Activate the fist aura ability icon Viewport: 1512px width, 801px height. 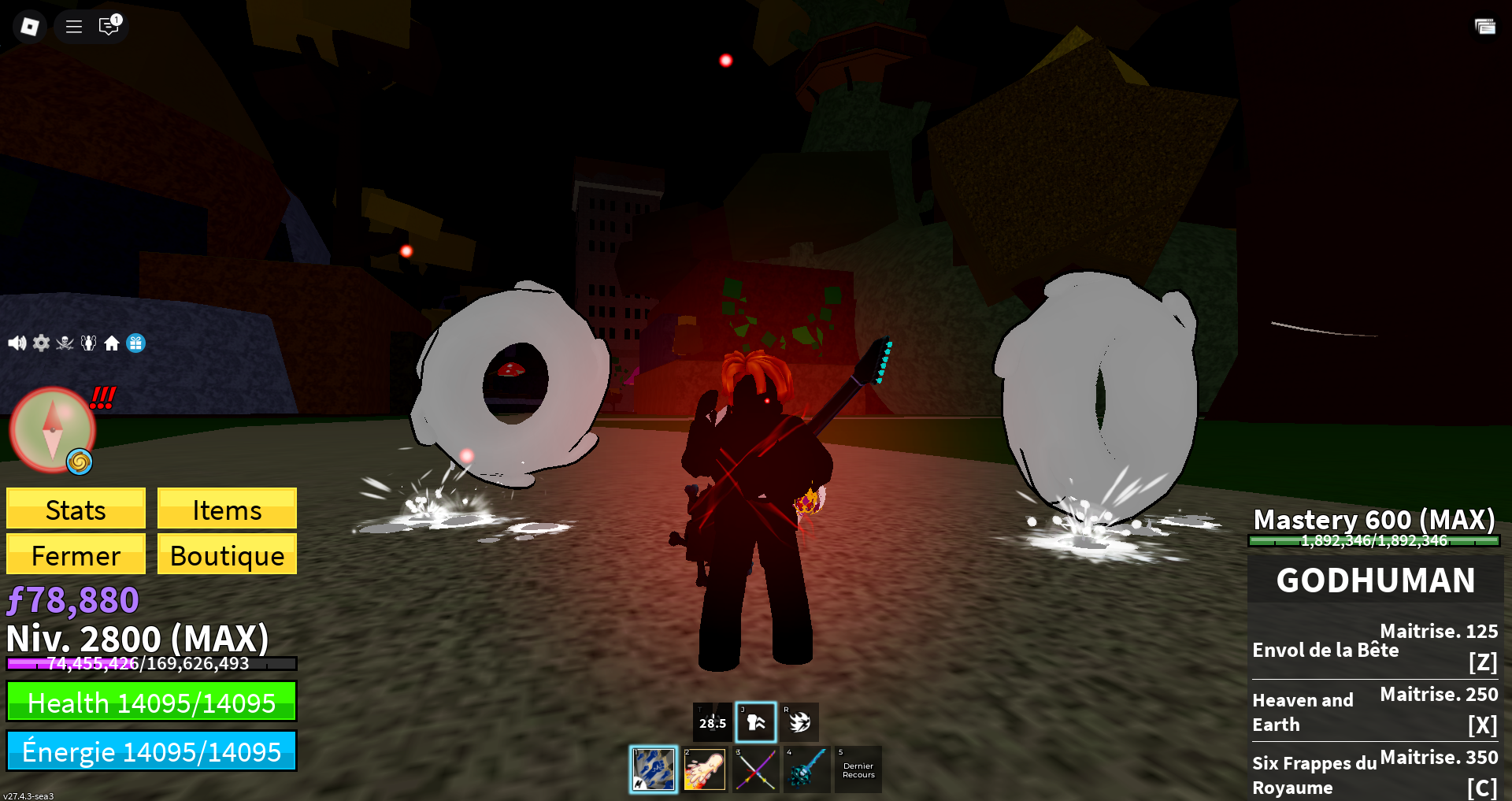pos(756,721)
